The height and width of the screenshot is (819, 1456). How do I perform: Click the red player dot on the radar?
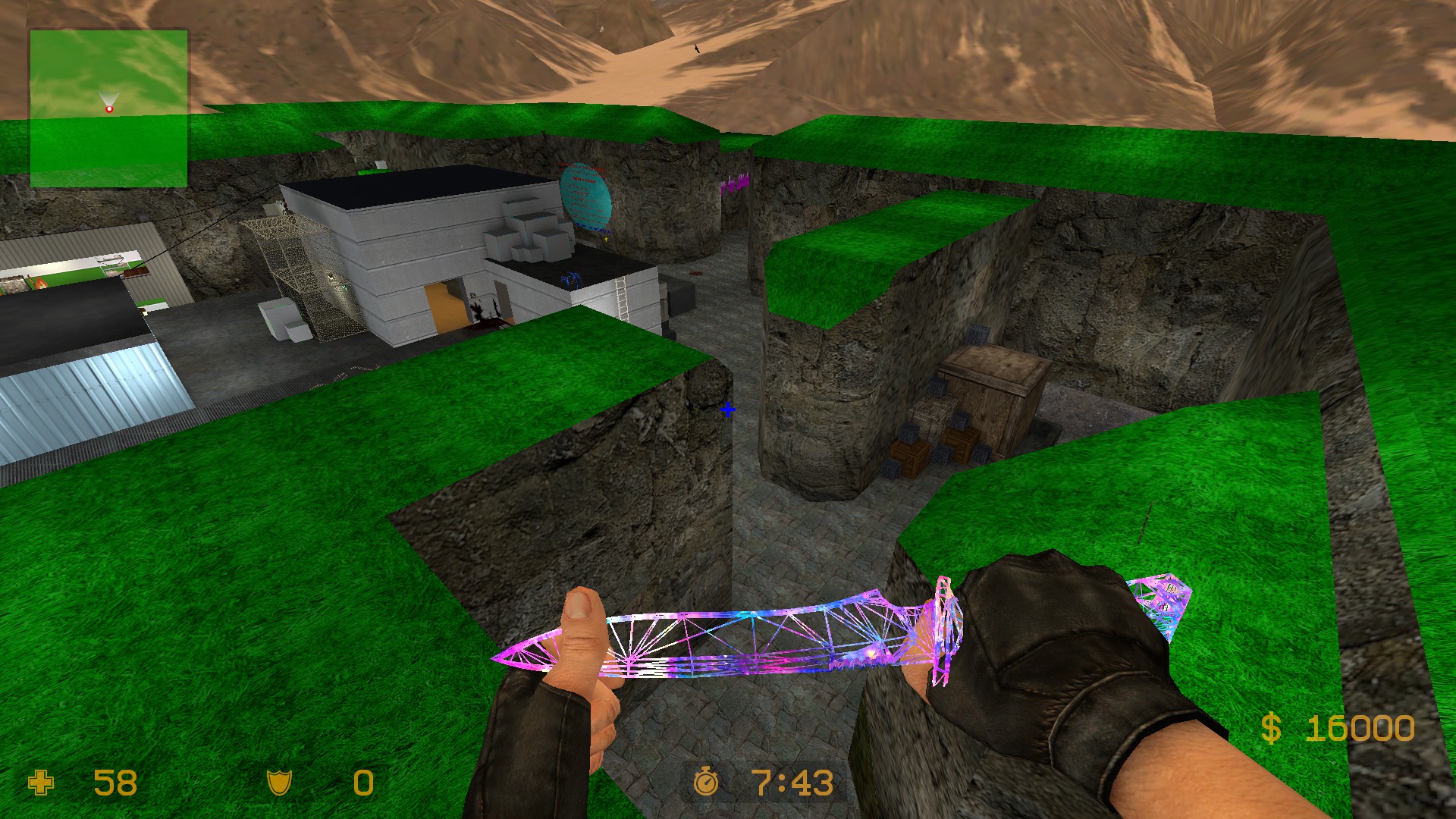pyautogui.click(x=109, y=108)
